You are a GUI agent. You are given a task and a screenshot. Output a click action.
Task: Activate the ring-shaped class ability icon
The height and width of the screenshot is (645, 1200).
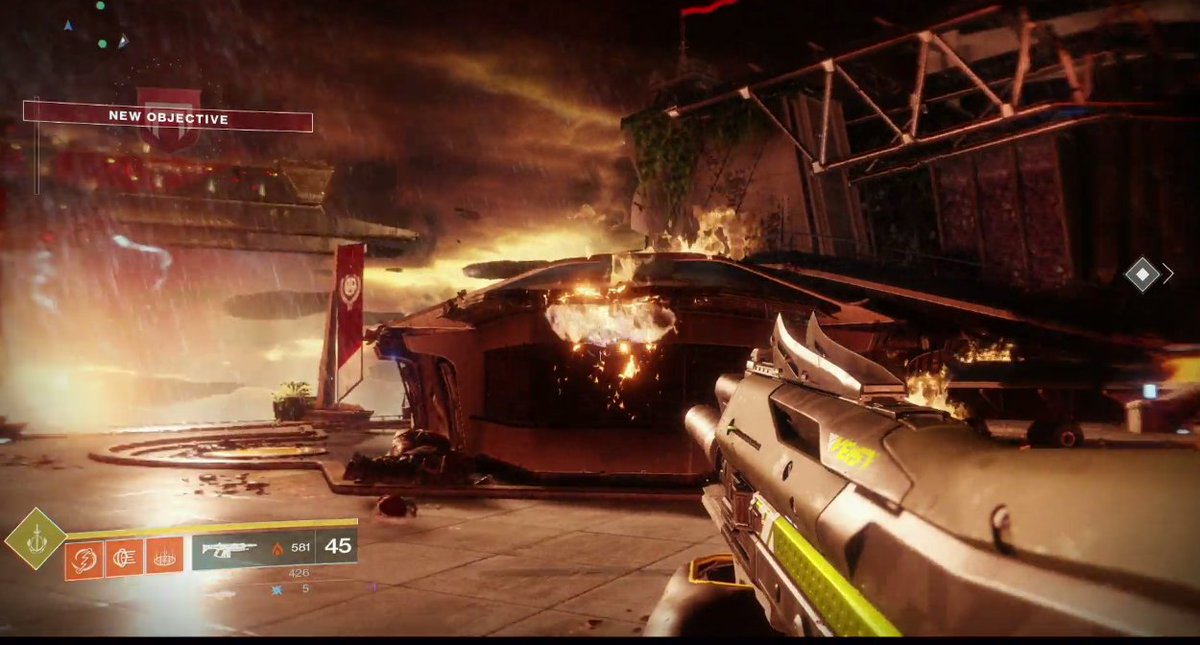(164, 556)
